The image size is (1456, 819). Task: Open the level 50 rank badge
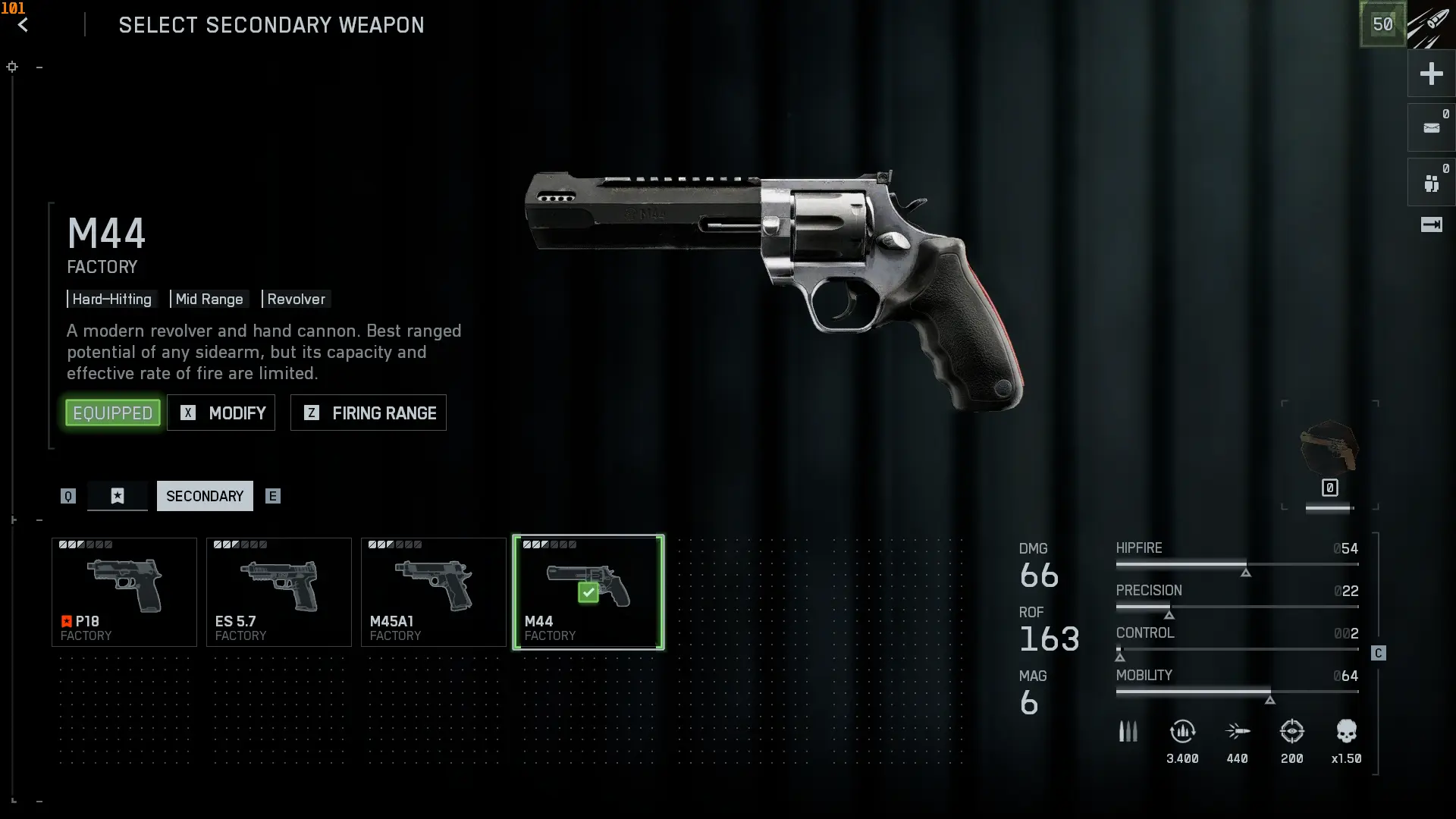tap(1382, 24)
